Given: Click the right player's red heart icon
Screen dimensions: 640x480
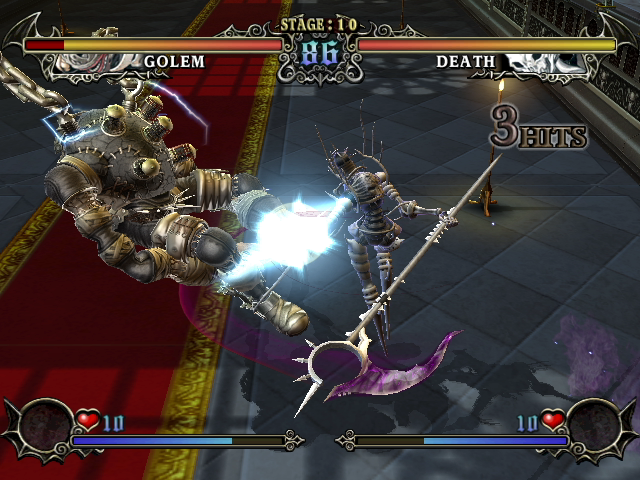Looking at the screenshot, I should pos(552,421).
